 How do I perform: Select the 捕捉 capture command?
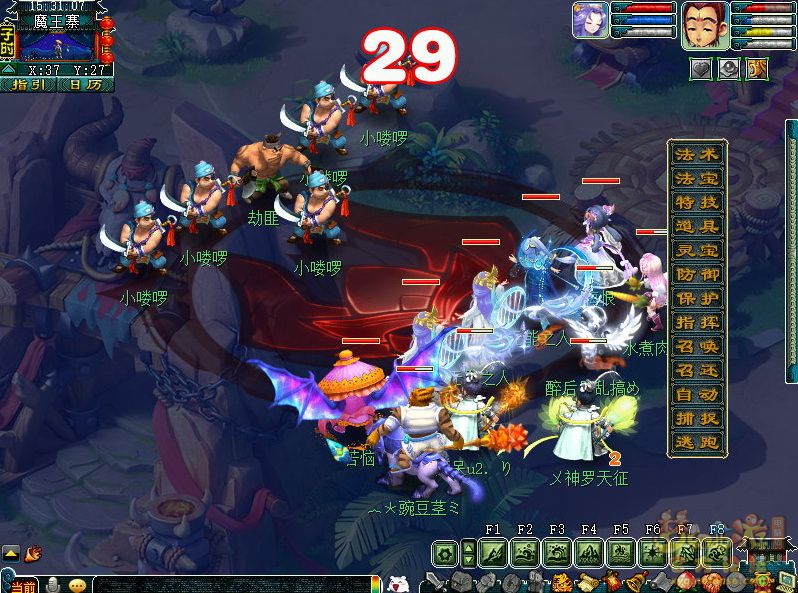click(x=696, y=418)
